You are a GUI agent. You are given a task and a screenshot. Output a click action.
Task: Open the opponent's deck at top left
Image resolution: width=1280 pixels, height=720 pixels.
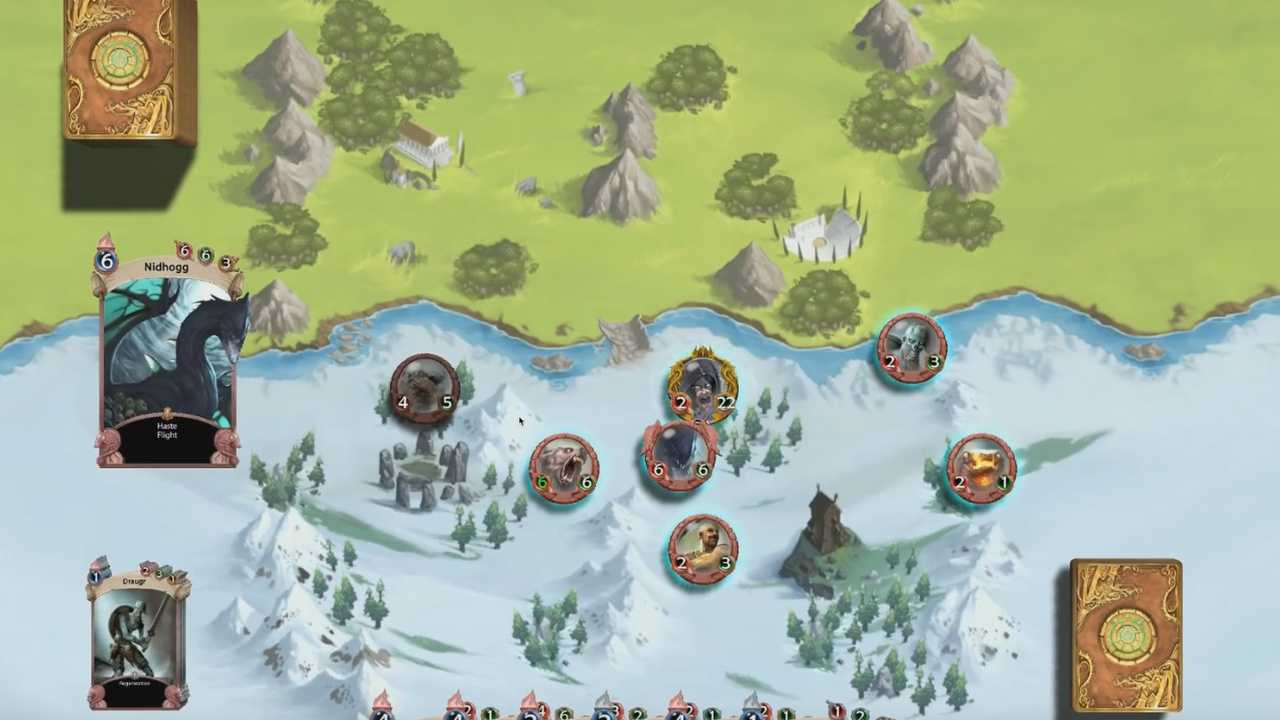tap(129, 68)
